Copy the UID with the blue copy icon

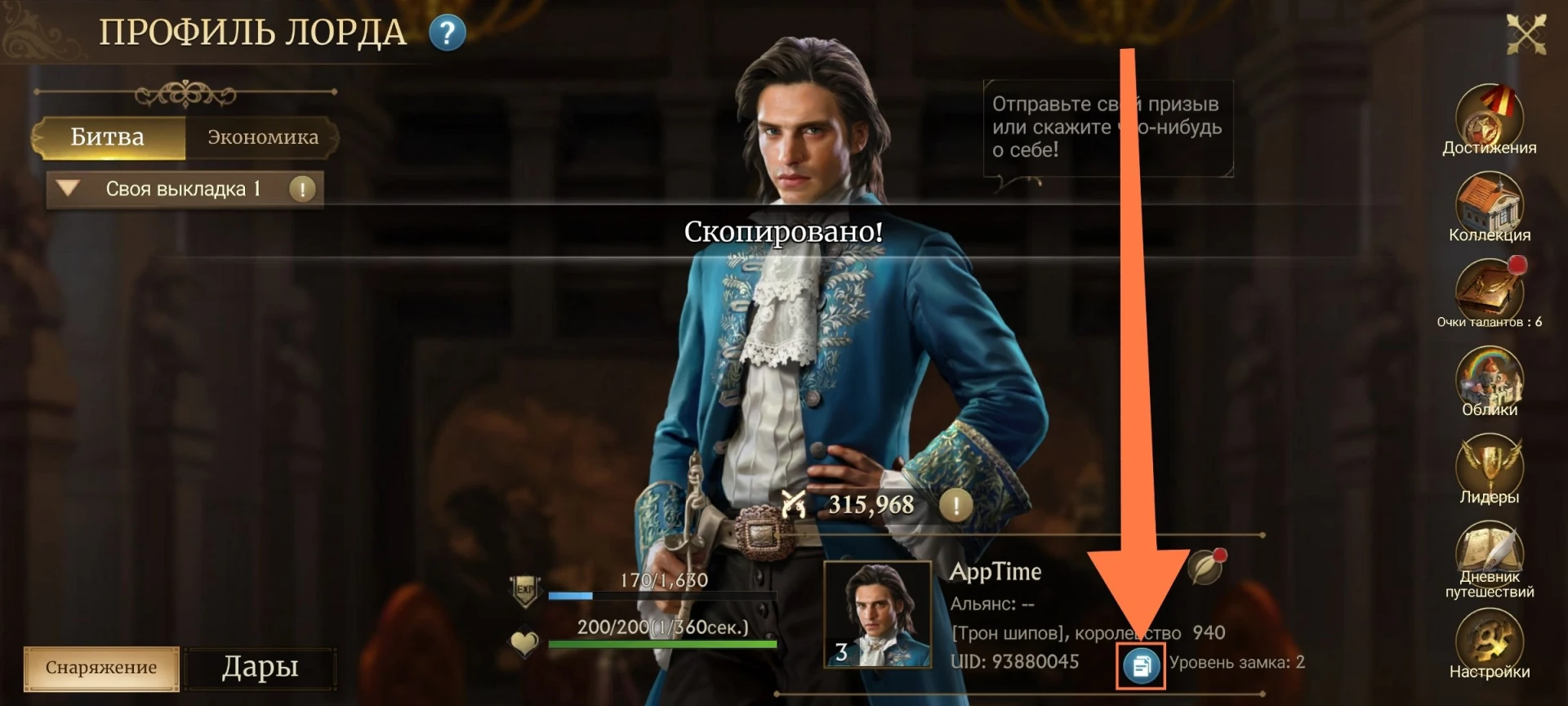coord(1141,666)
